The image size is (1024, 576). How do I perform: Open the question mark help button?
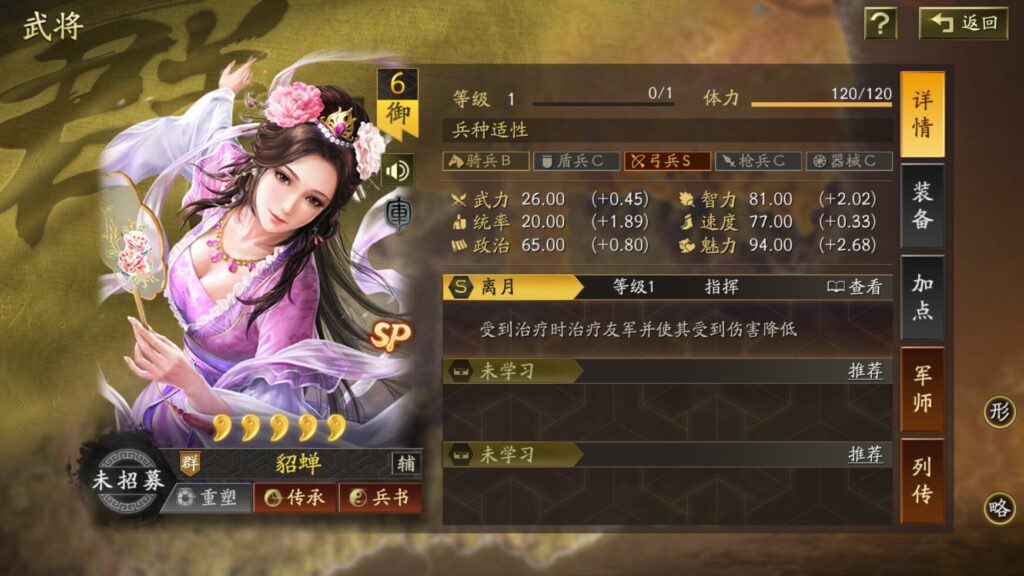tap(880, 23)
